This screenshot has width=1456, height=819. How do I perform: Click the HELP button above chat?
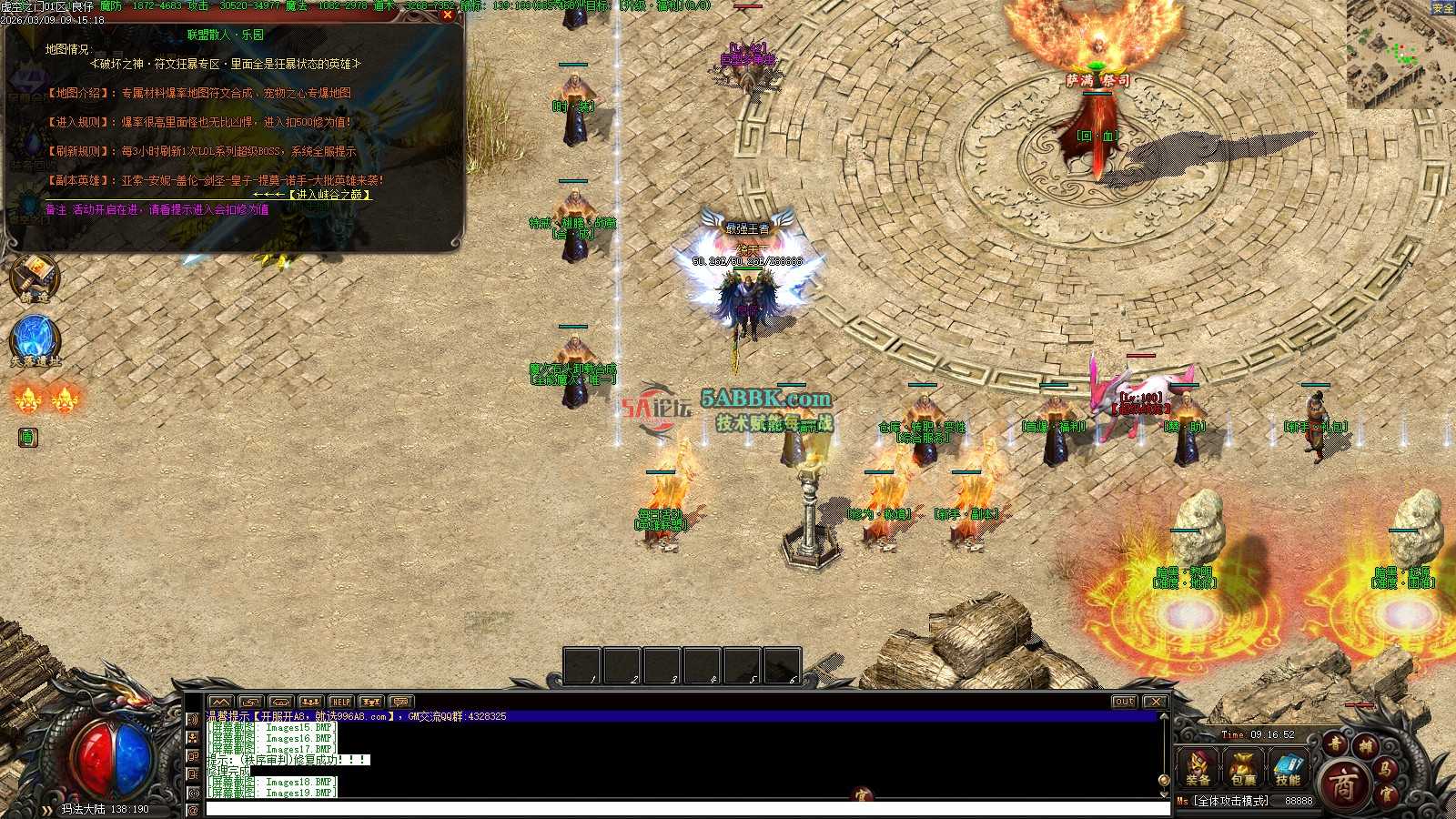340,702
